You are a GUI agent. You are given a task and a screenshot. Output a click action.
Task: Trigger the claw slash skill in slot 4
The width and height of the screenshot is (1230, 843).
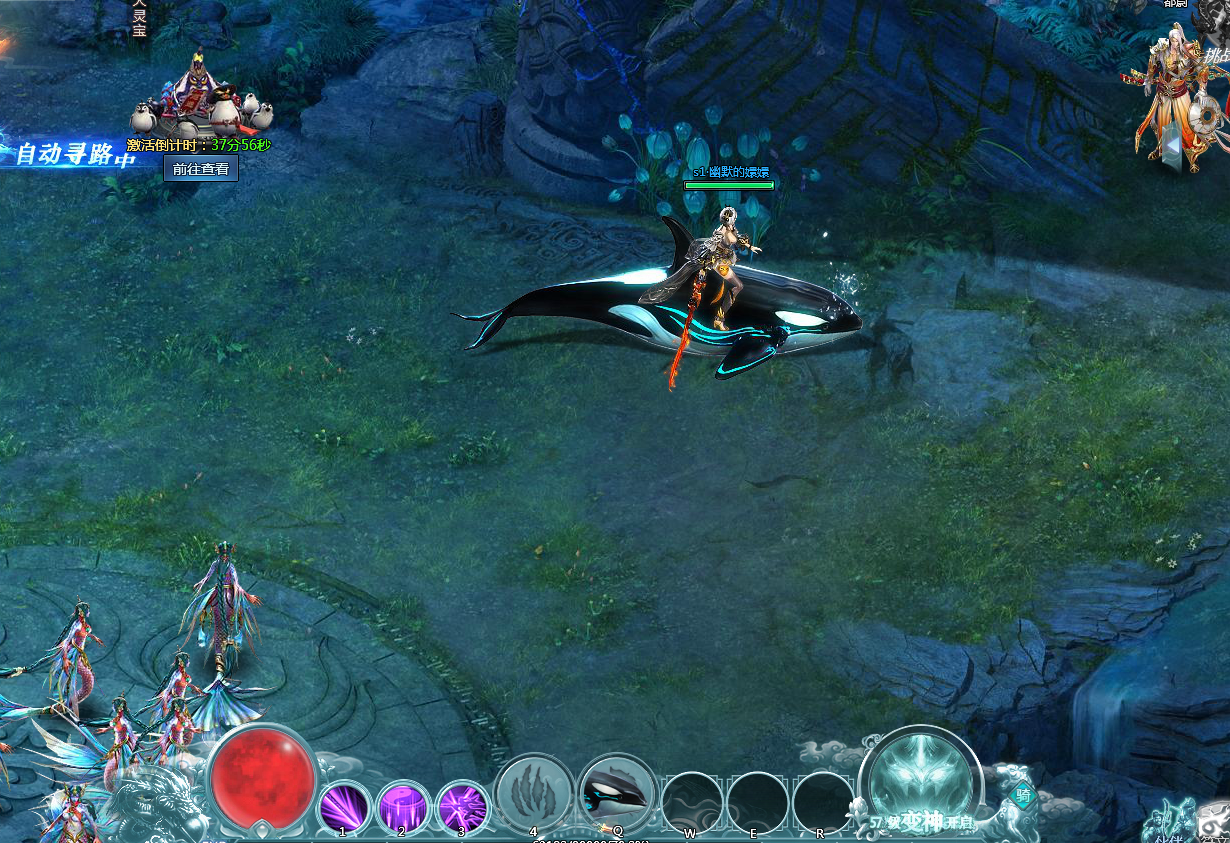tap(534, 793)
